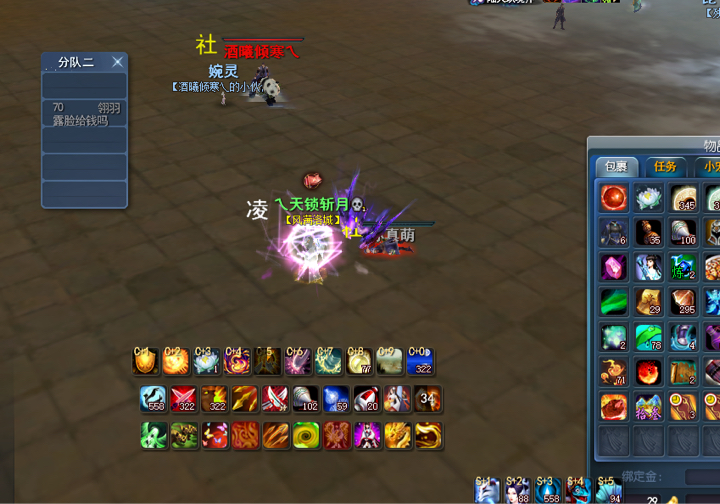Pick the pink crystal item in inventory
This screenshot has width=720, height=504.
(614, 267)
